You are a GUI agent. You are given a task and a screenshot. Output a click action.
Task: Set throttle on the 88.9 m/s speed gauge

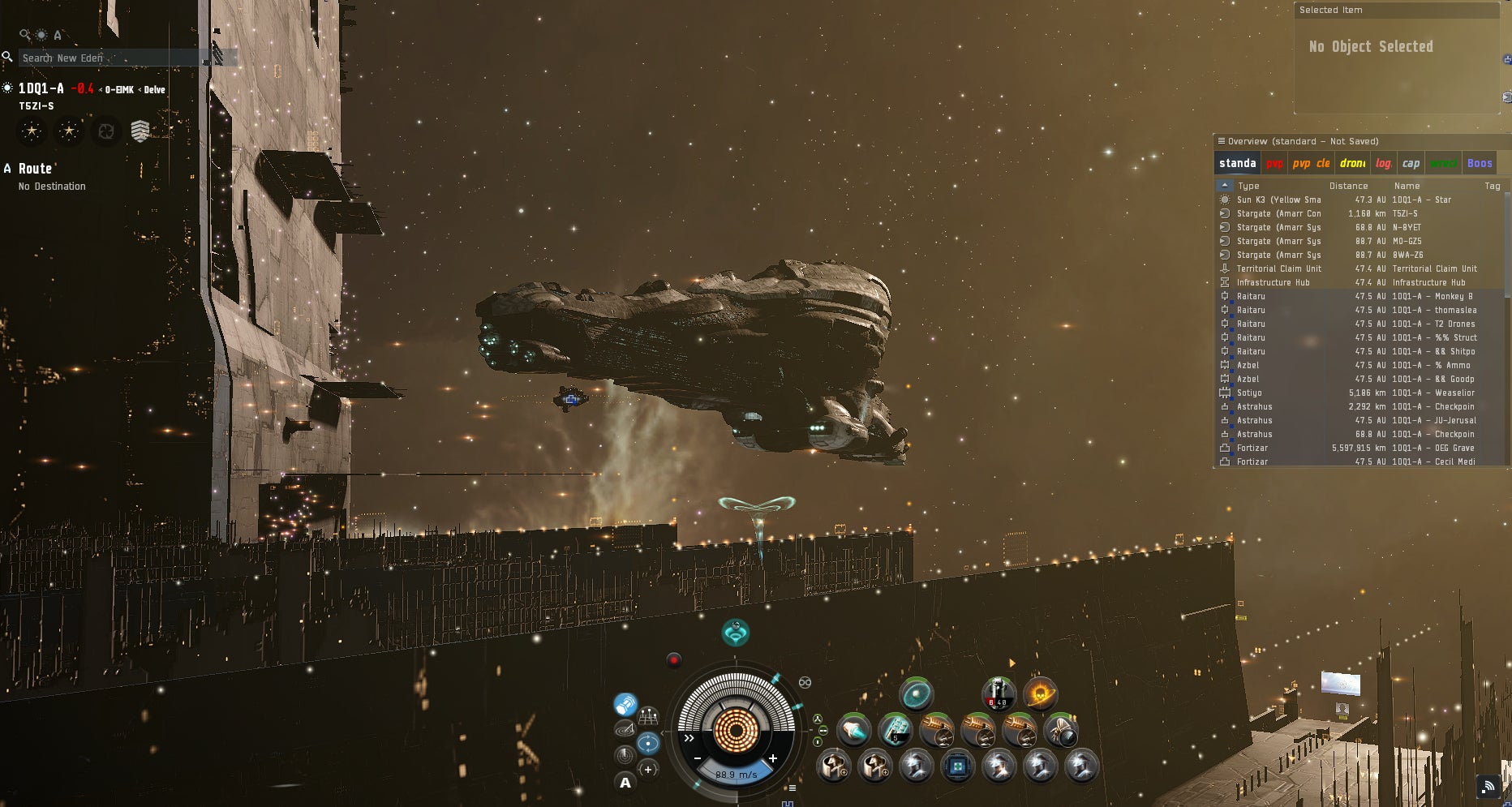737,775
